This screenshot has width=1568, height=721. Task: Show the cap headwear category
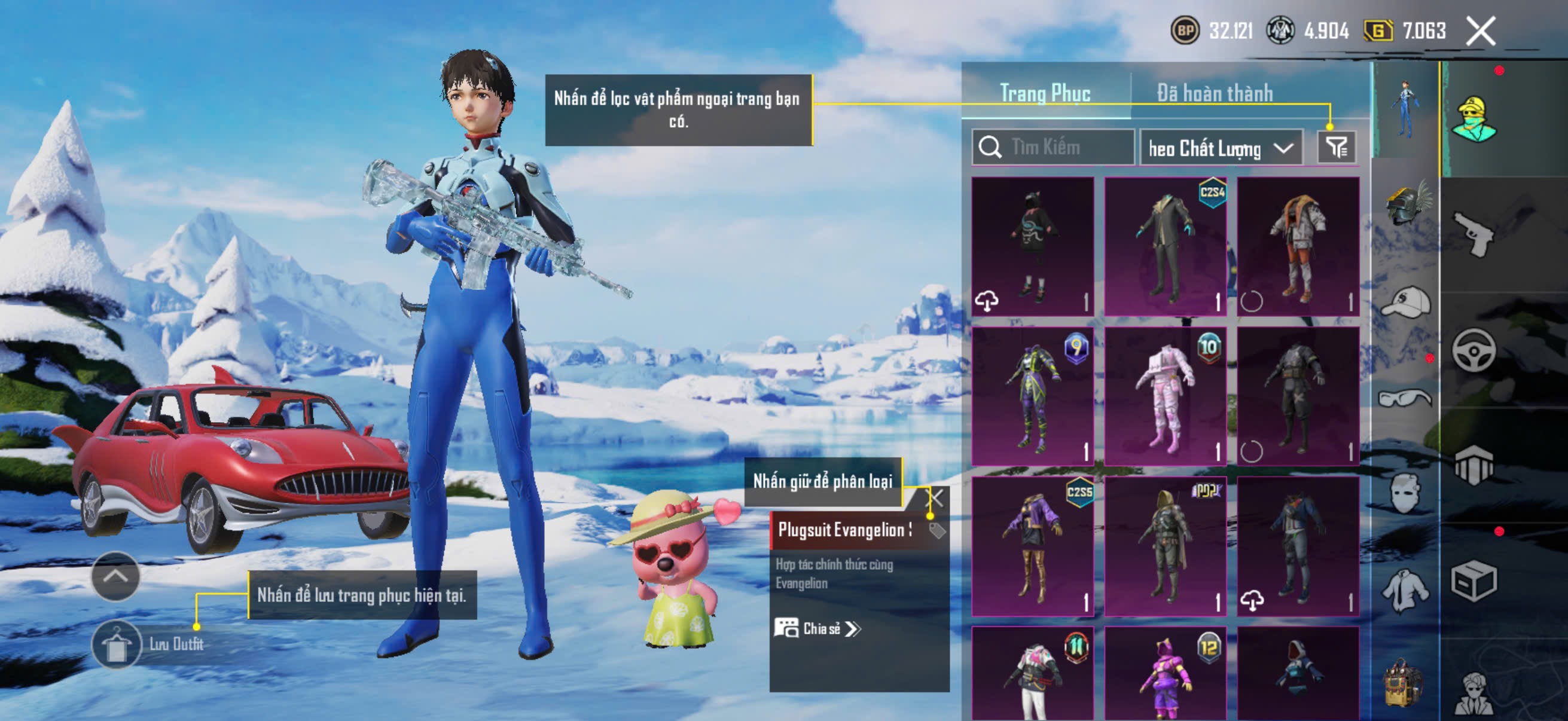coord(1406,302)
